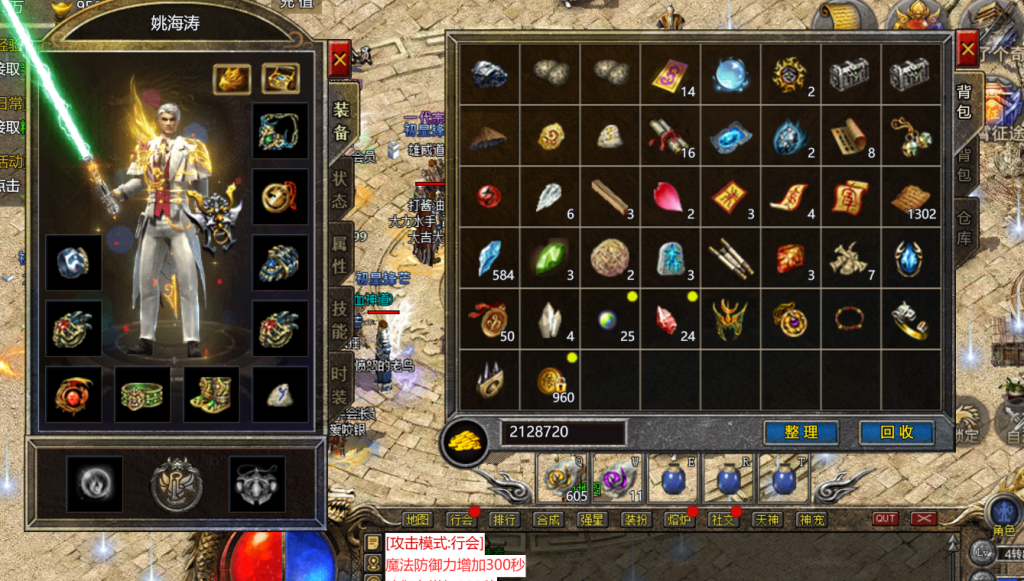Image resolution: width=1024 pixels, height=581 pixels.
Task: Switch to the 时装 costume tab
Action: 340,385
